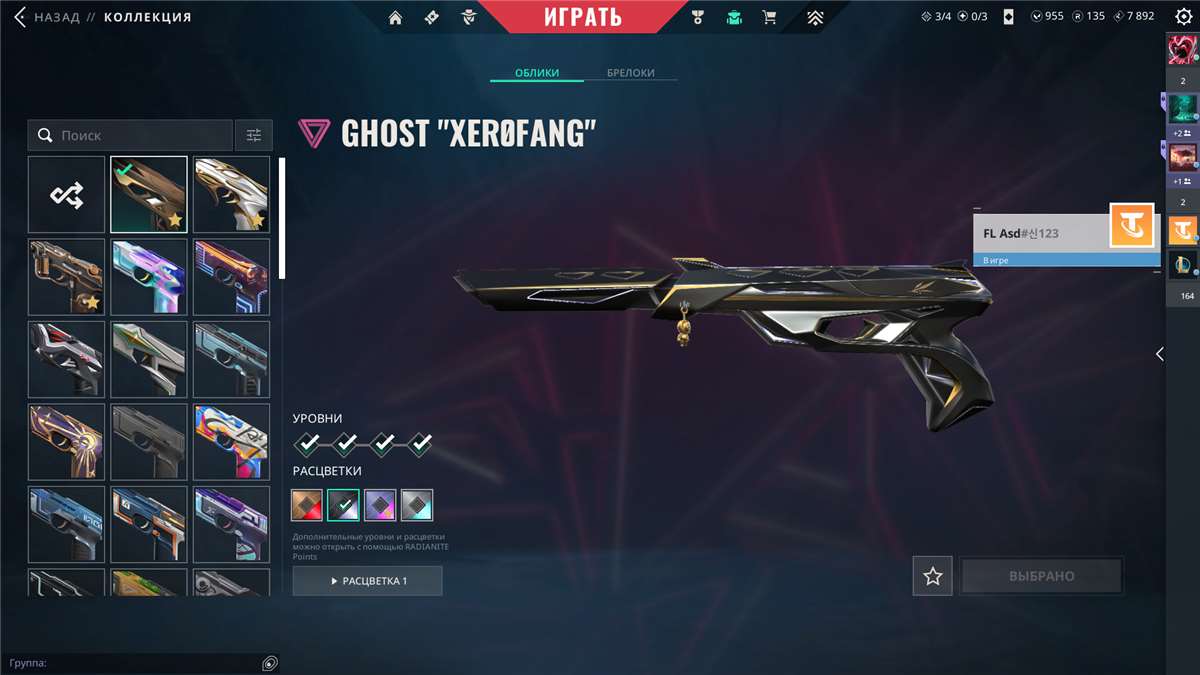Click the ВЫБРАНО equip button
Viewport: 1200px width, 675px height.
click(1041, 576)
